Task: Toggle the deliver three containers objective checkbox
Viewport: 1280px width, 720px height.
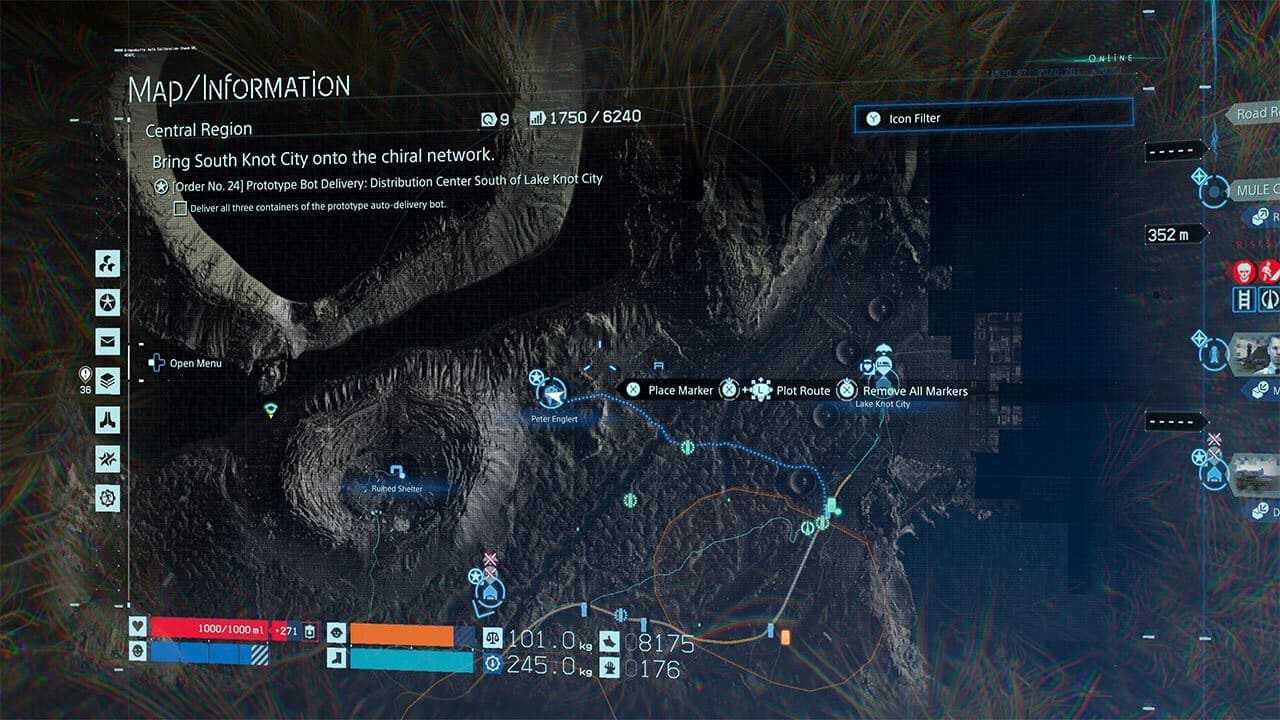Action: point(181,208)
